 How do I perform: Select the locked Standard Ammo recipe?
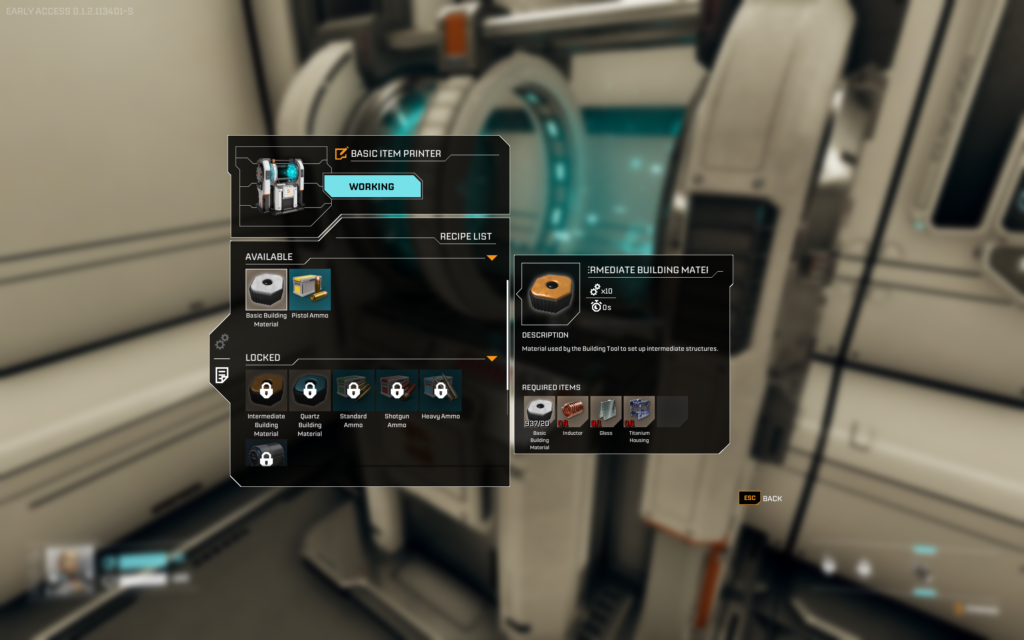pos(354,390)
